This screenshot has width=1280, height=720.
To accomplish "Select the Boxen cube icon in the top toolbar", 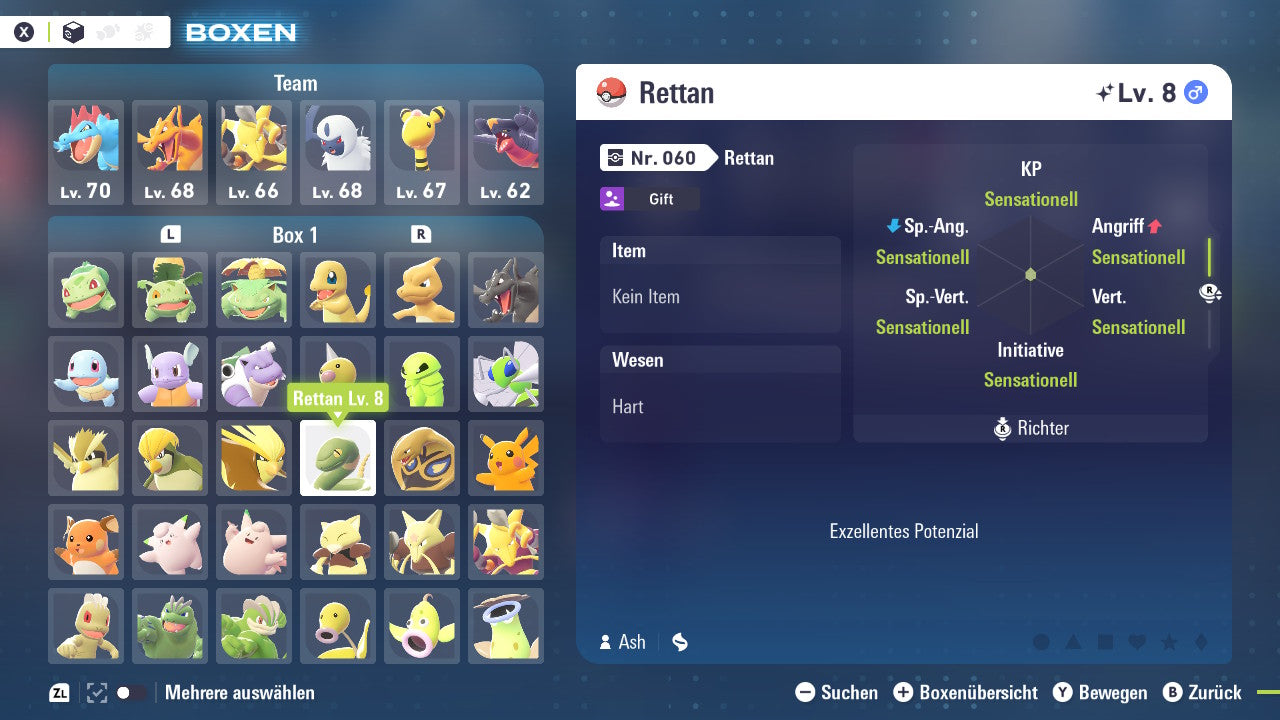I will pos(73,31).
